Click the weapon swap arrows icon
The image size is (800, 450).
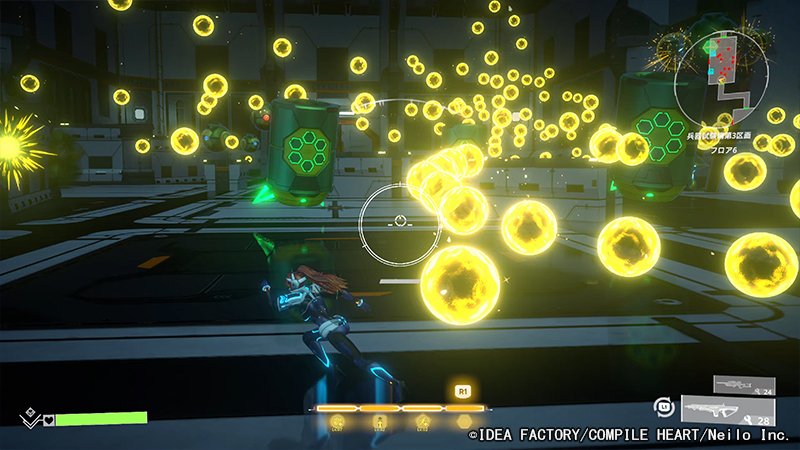pos(662,407)
